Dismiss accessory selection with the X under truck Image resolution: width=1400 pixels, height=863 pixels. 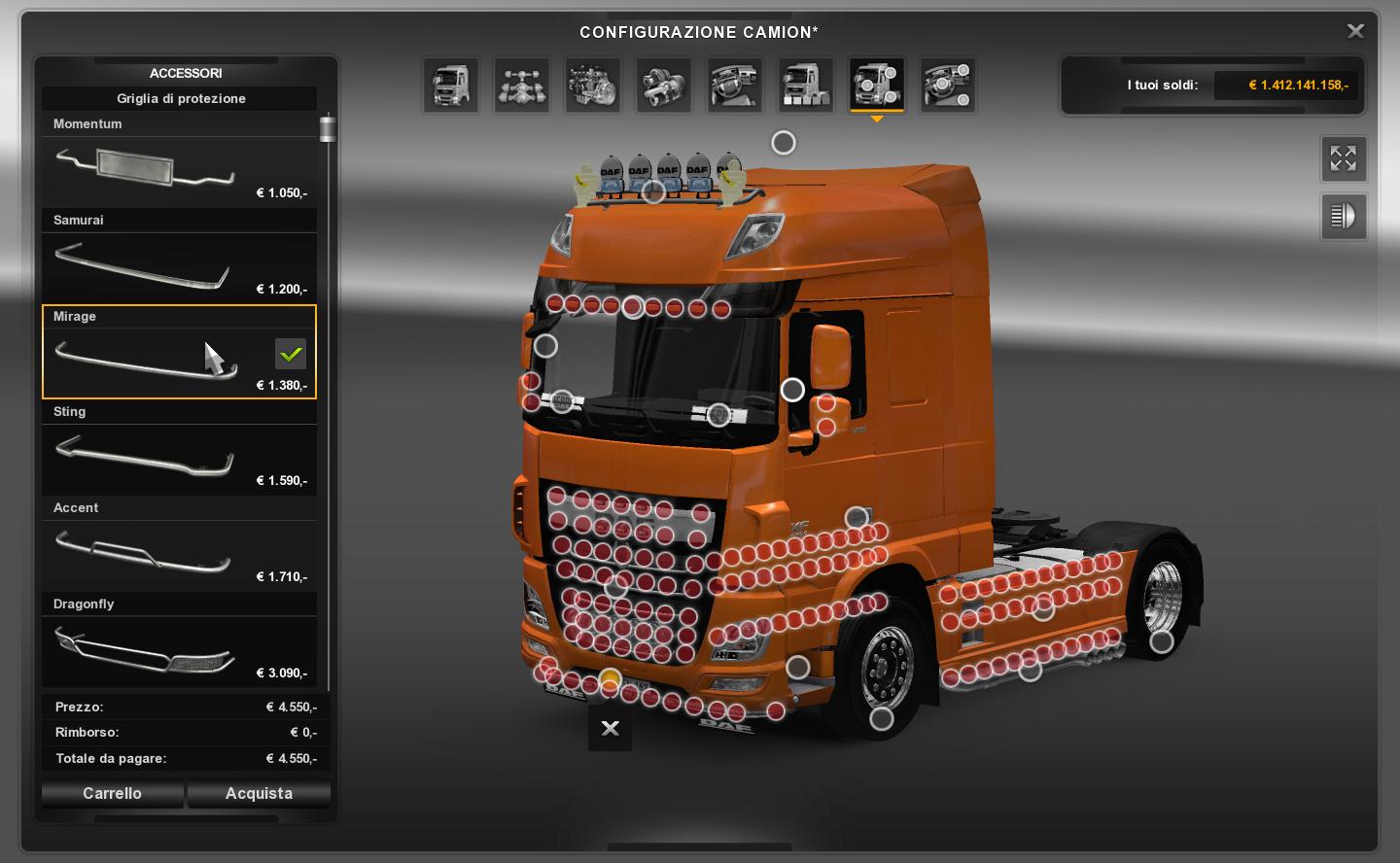(x=610, y=728)
